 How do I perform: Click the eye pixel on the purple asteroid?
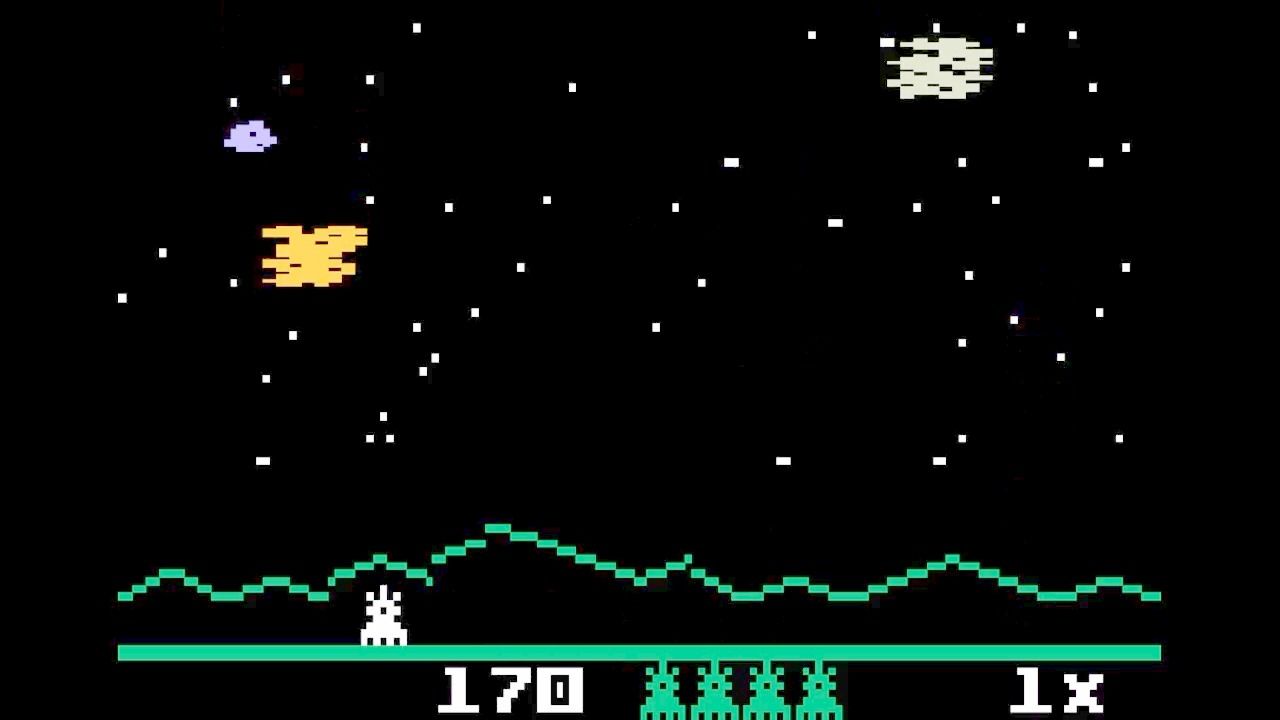[252, 134]
